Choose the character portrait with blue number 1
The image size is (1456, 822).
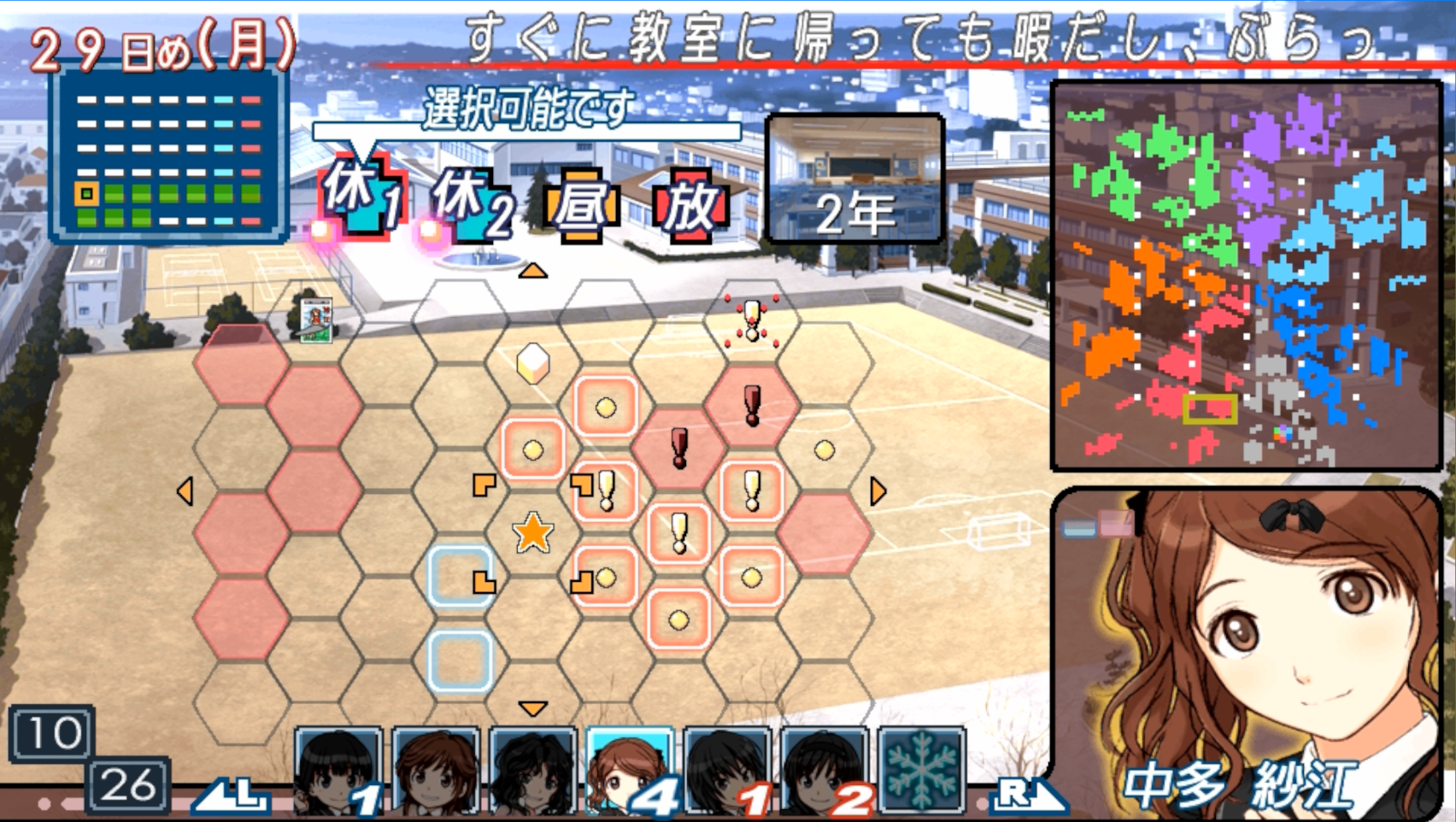tap(338, 770)
